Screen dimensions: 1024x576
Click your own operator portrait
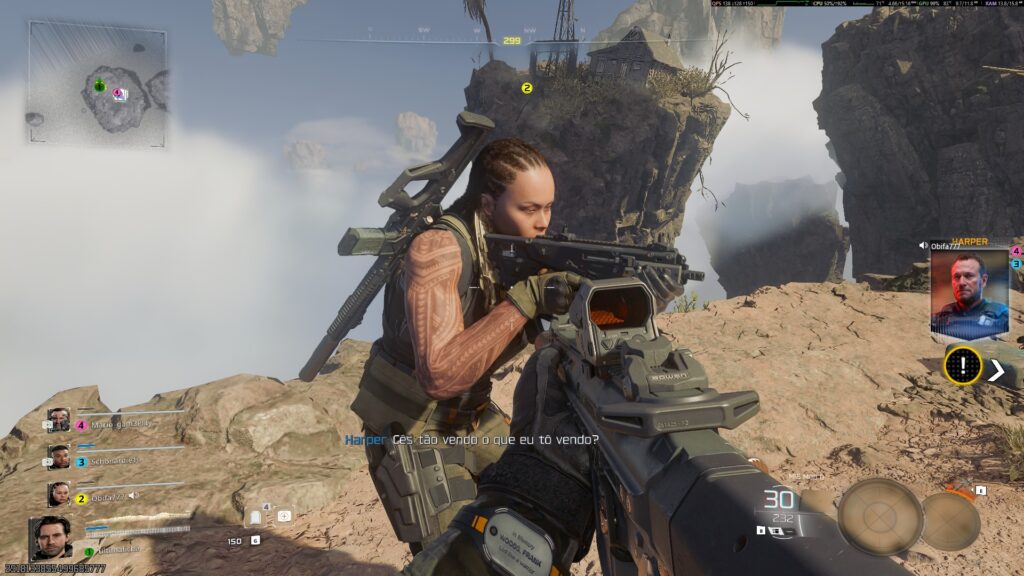[x=50, y=538]
